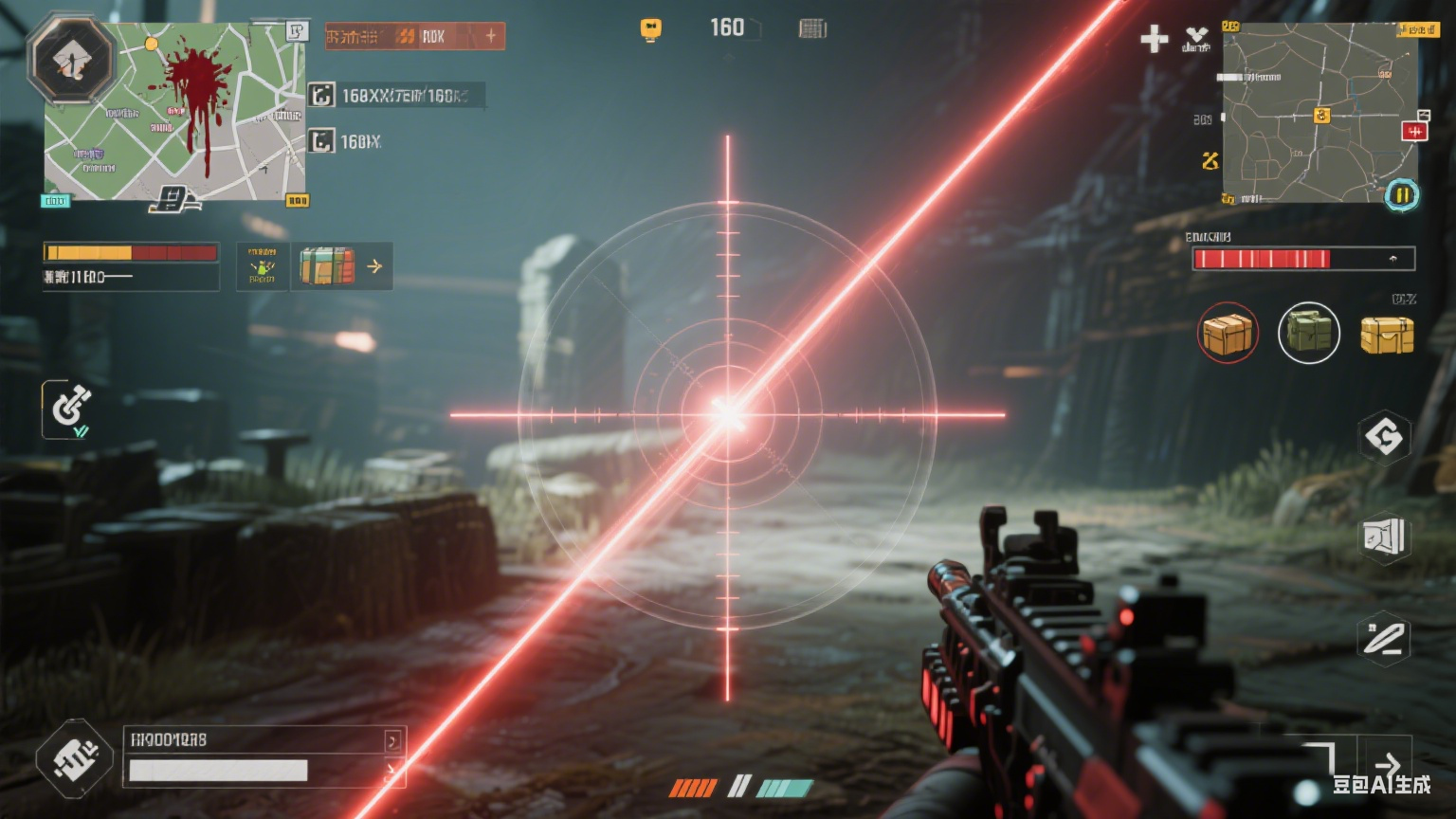Open the green creature icon slot

[262, 266]
